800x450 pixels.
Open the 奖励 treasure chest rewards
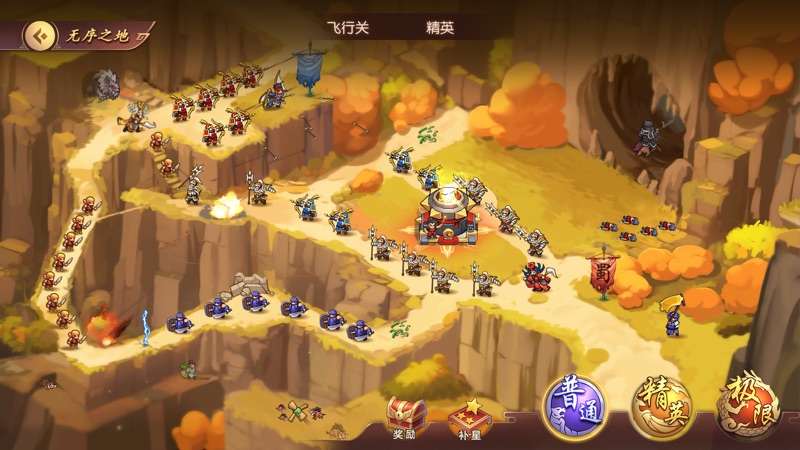click(x=406, y=416)
